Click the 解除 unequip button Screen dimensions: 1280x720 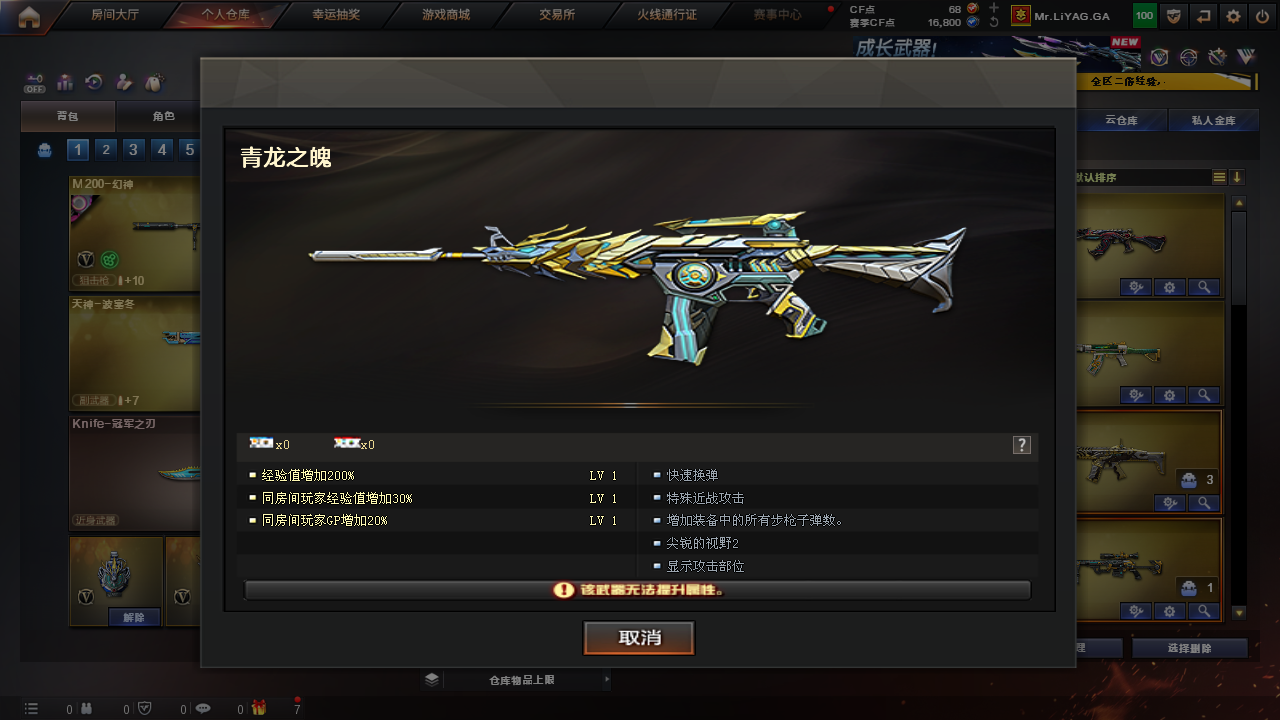pyautogui.click(x=134, y=617)
